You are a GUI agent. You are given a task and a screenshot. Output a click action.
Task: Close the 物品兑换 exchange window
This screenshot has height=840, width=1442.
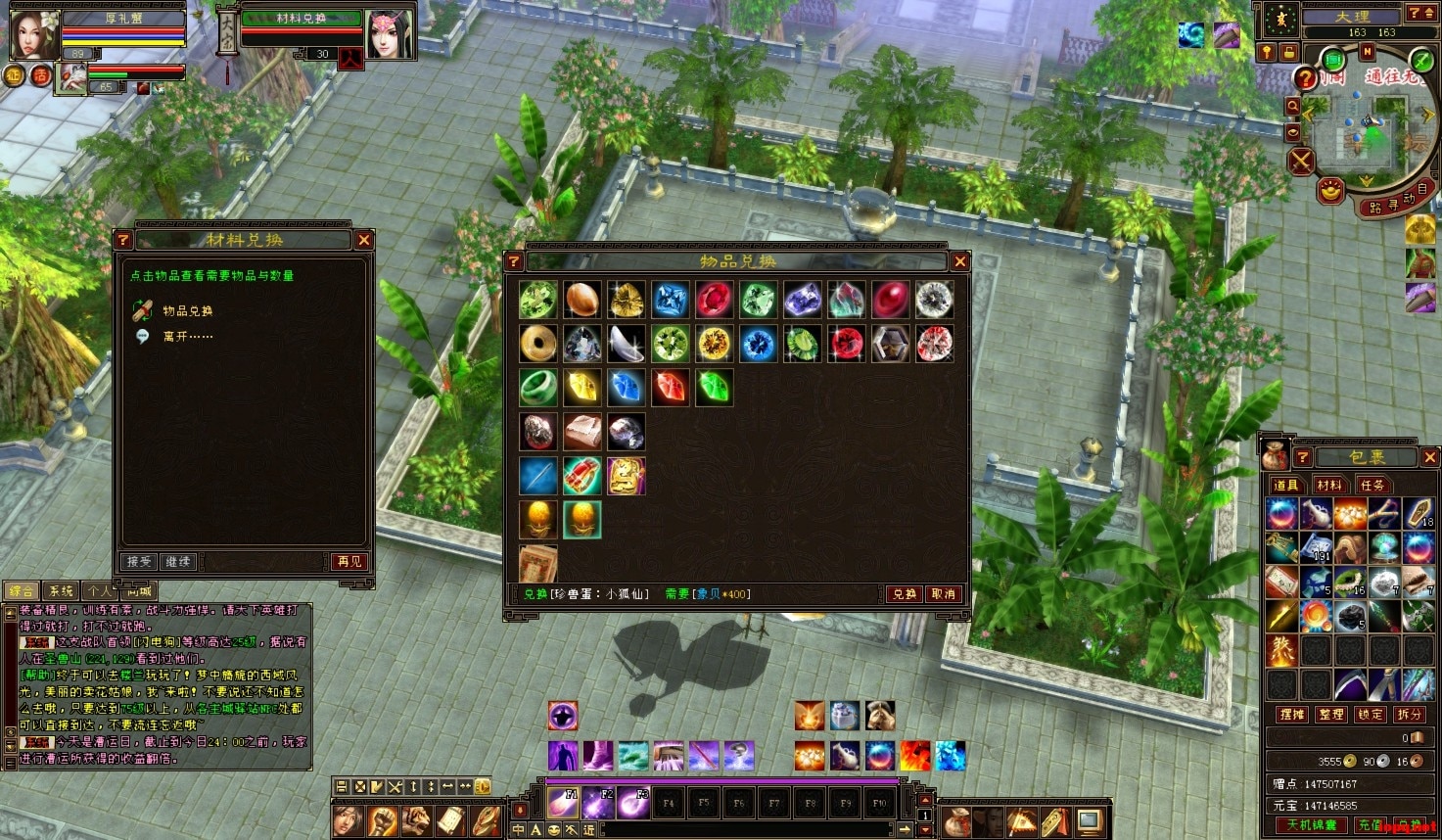[x=959, y=261]
